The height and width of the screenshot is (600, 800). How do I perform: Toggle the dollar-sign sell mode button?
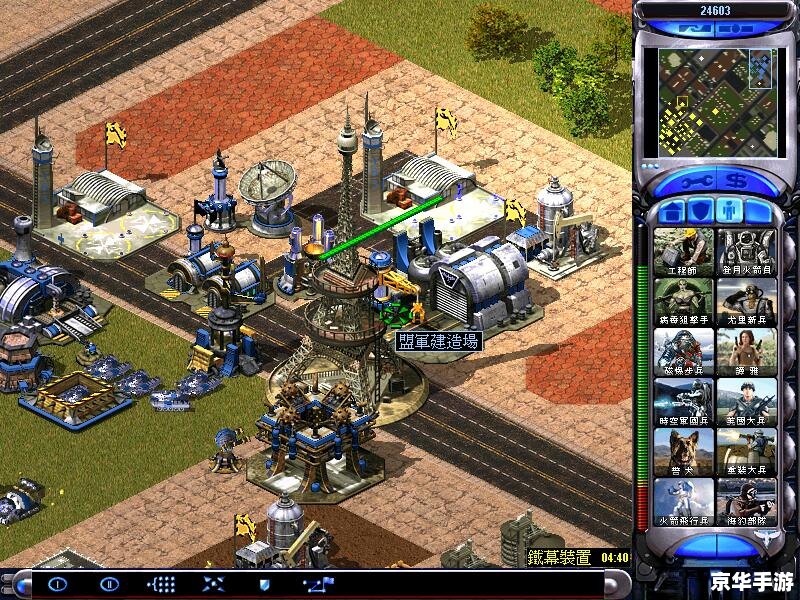[x=737, y=183]
